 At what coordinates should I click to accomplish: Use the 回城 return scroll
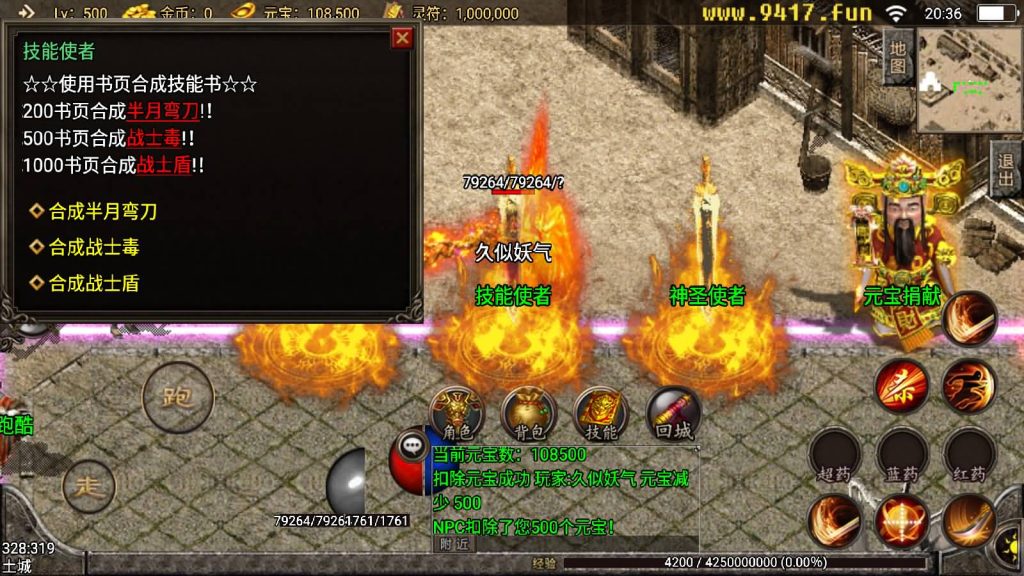[673, 413]
